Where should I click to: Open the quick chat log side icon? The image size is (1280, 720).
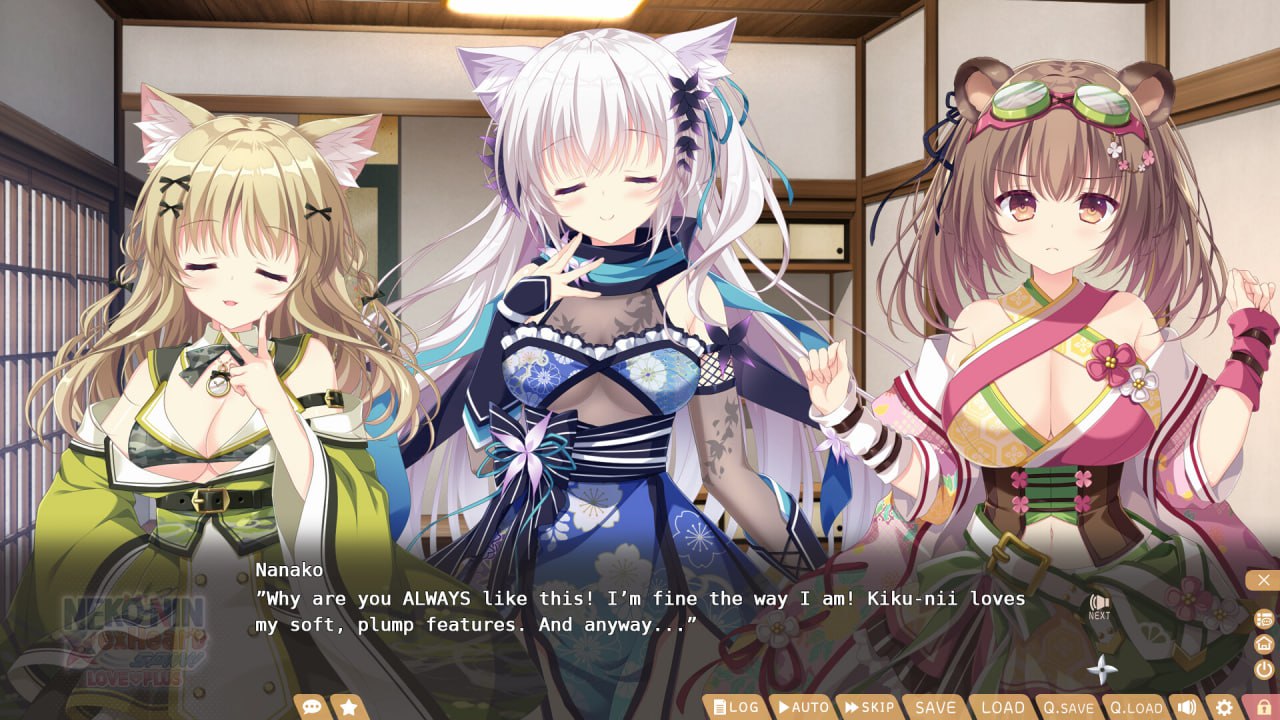coord(1264,619)
